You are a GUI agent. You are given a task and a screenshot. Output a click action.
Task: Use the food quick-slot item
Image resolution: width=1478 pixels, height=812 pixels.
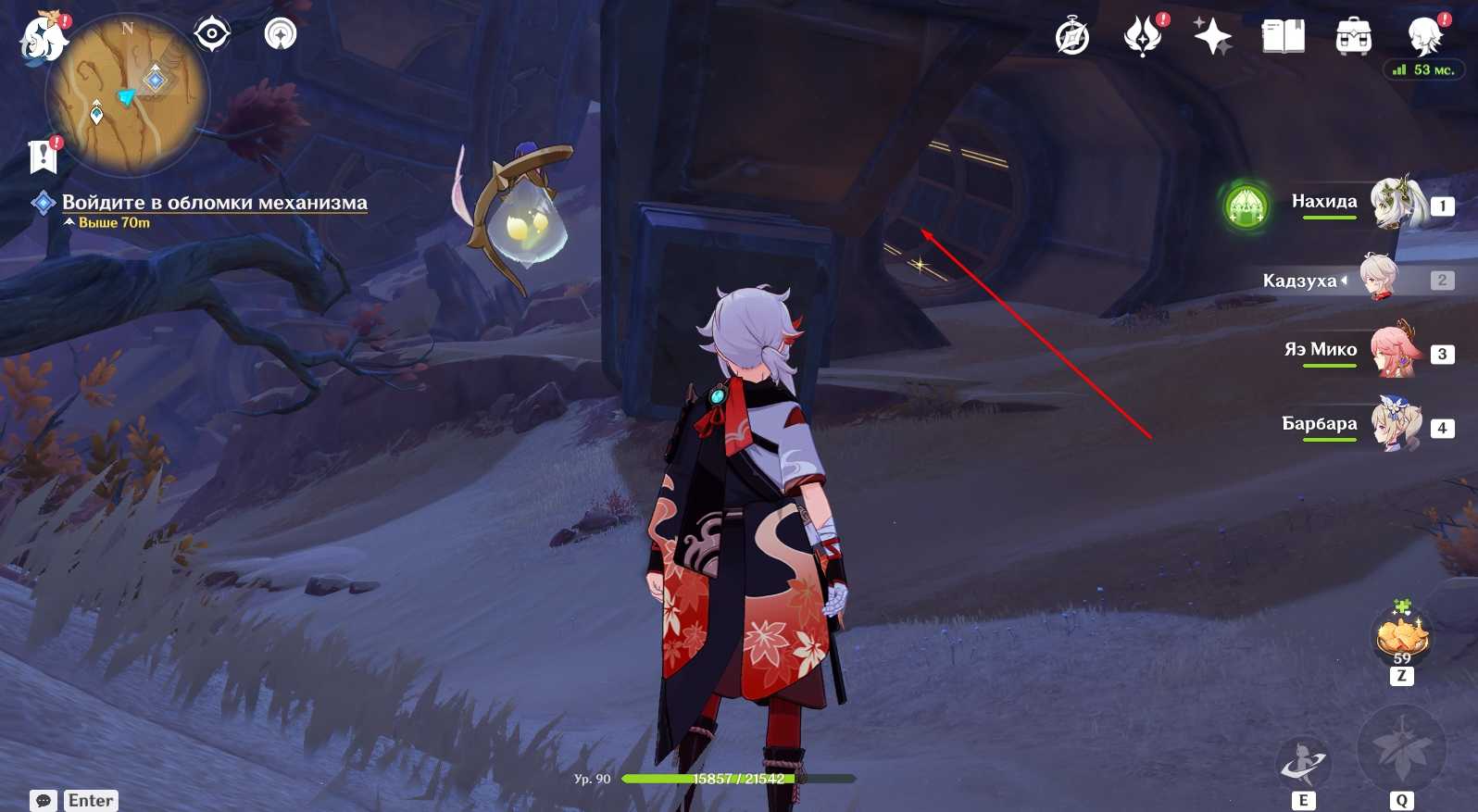pyautogui.click(x=1402, y=636)
